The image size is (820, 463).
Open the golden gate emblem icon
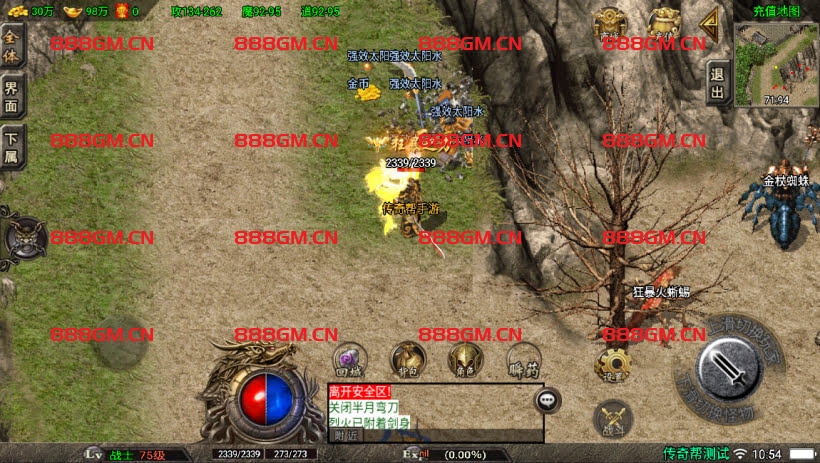(x=609, y=23)
